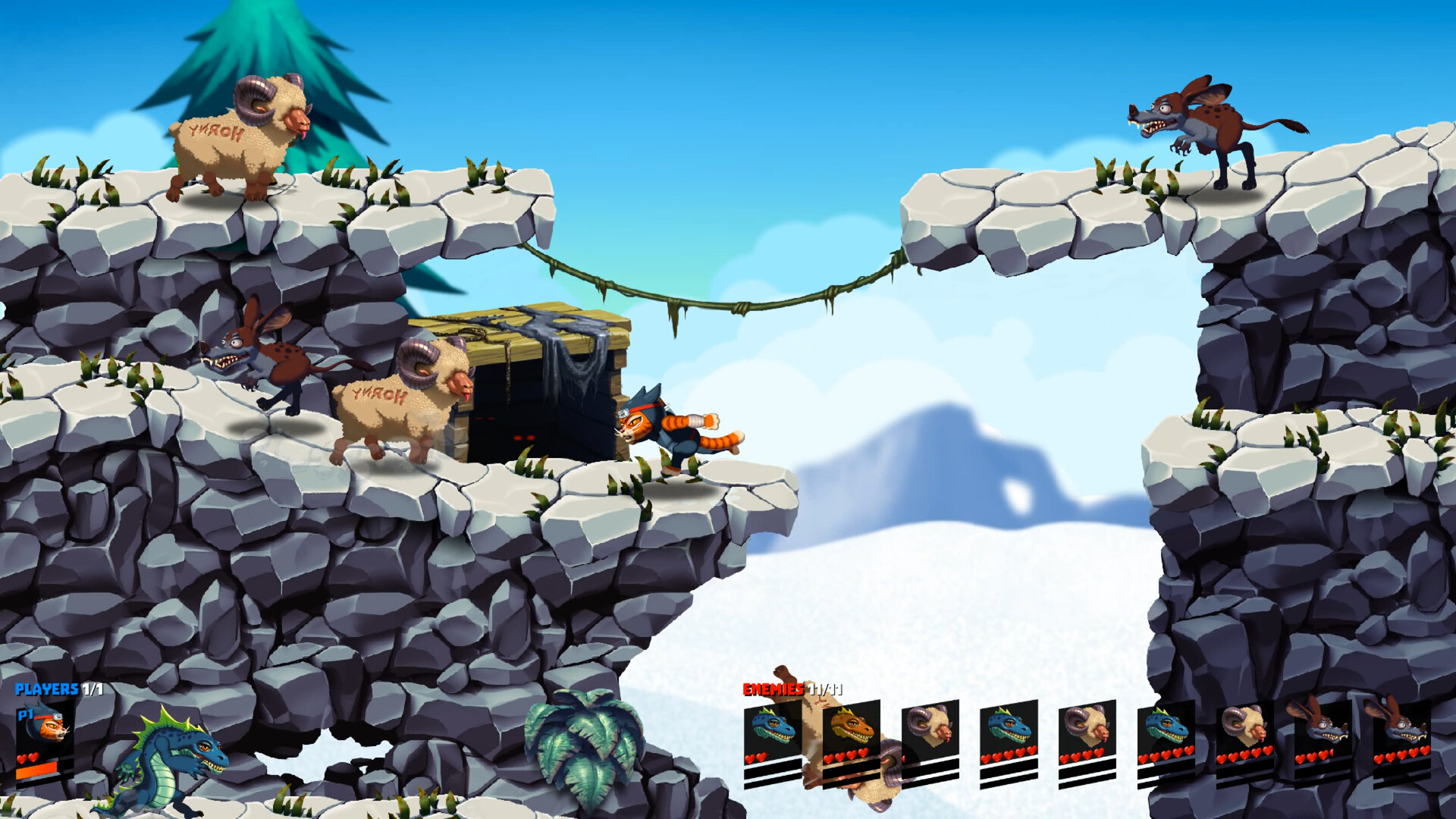
Task: Select the blue dragon near the bottom left
Action: point(171,758)
